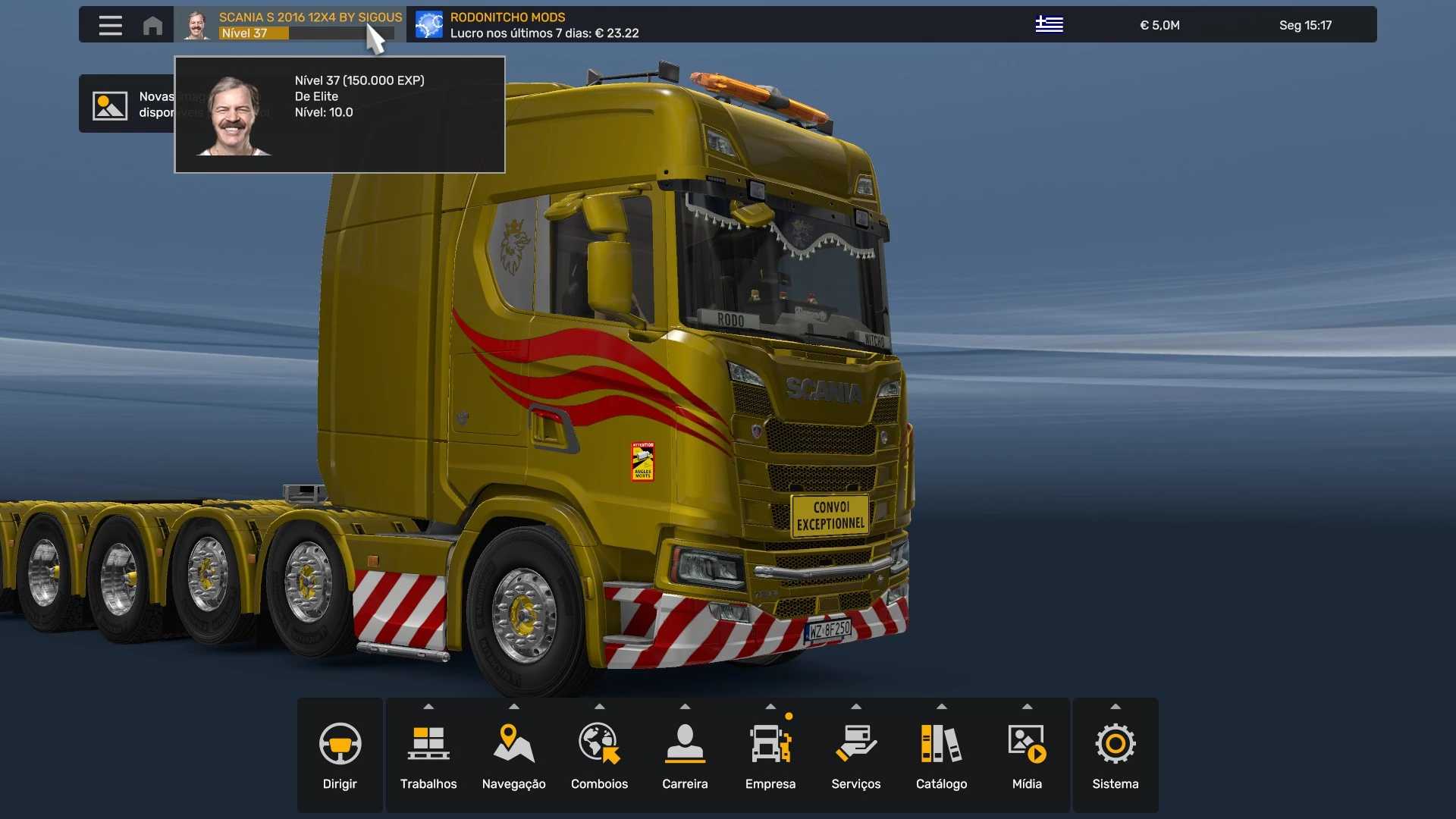The height and width of the screenshot is (819, 1456).
Task: Start driving with Dirigir
Action: (x=340, y=755)
